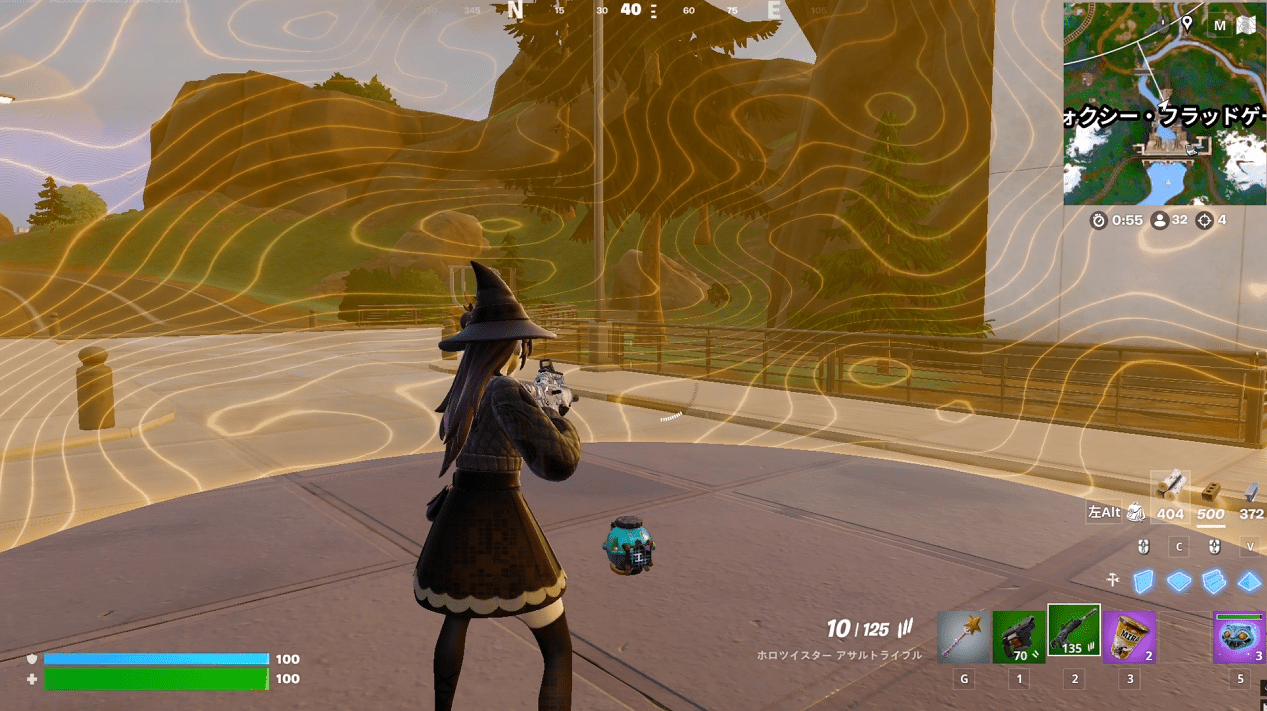
Task: Equip the pistol with 70 ammo
Action: [1019, 637]
